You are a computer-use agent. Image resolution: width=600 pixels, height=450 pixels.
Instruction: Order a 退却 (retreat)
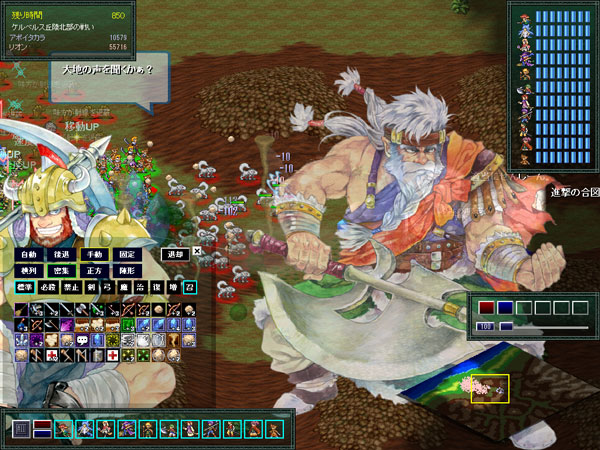174,255
